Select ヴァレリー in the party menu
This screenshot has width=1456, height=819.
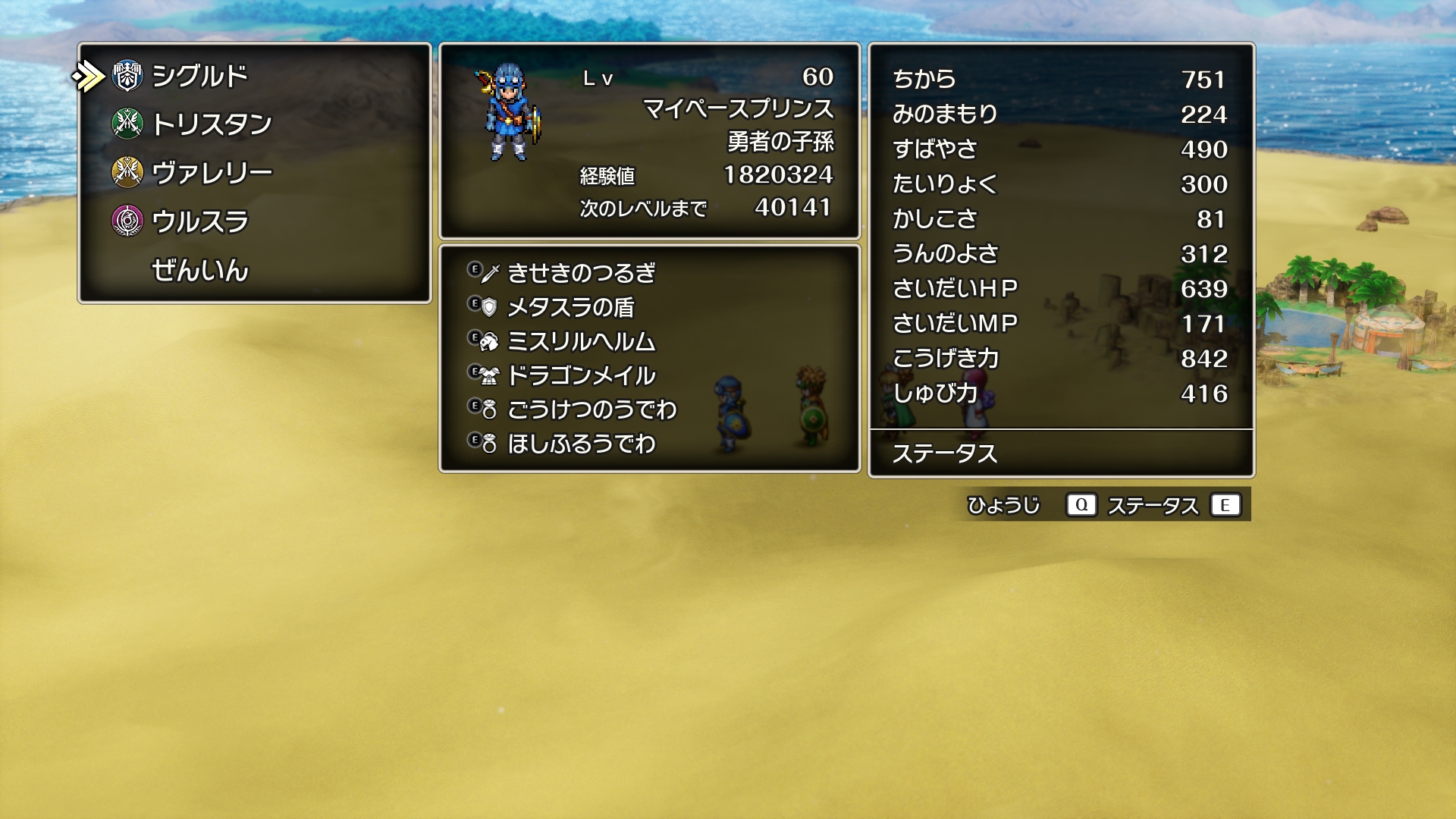point(212,173)
